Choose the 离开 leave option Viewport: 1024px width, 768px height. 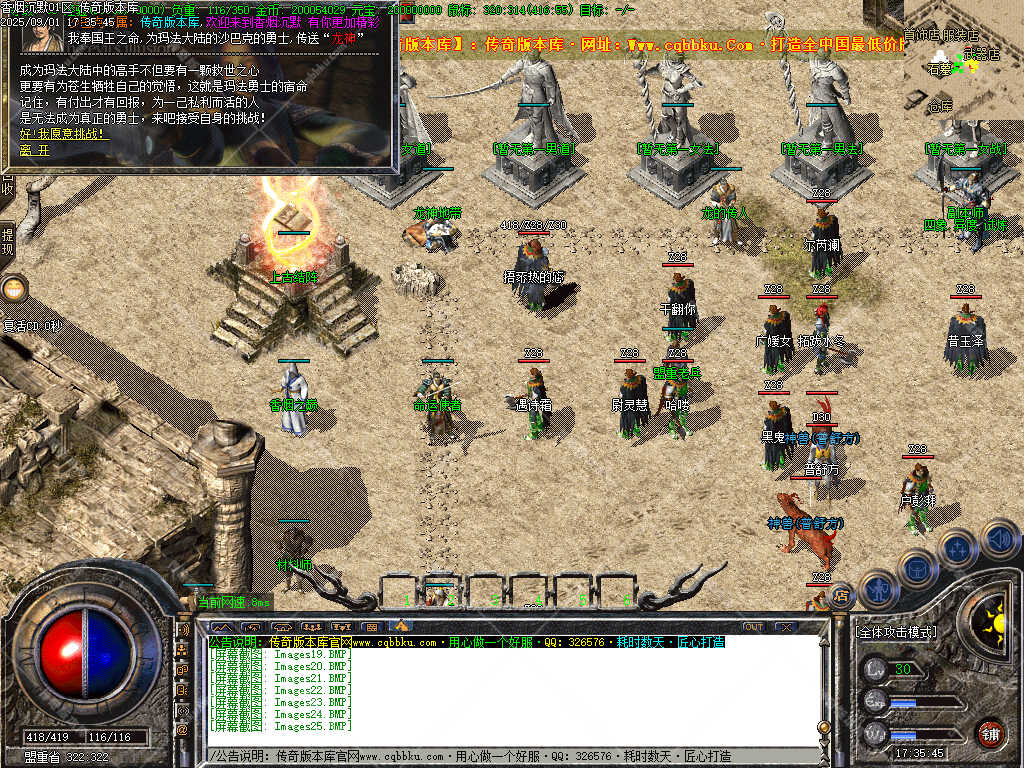pos(34,150)
